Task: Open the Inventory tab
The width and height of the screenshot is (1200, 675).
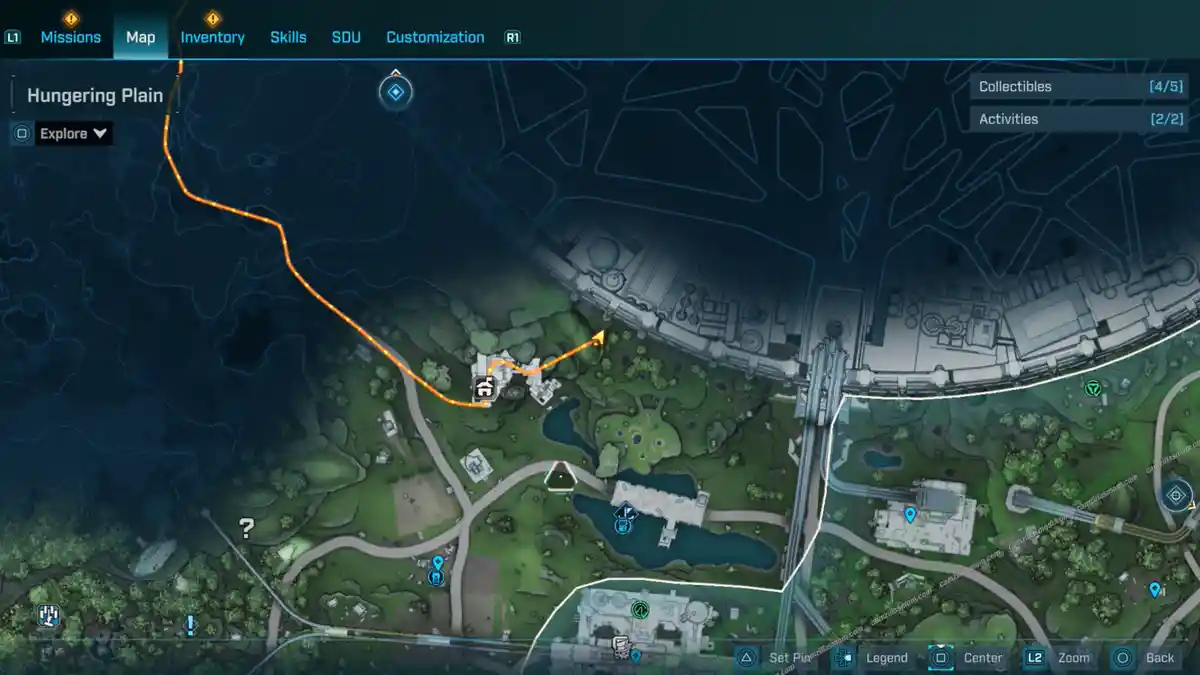Action: point(212,37)
